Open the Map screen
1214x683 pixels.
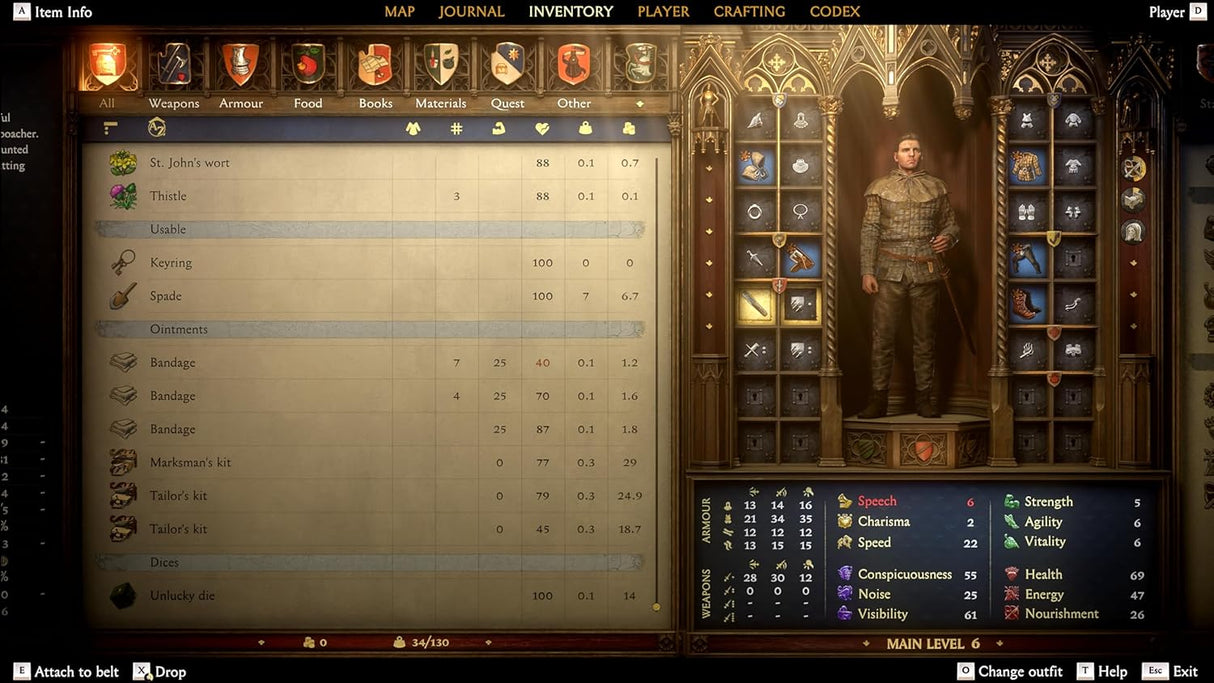[x=399, y=12]
